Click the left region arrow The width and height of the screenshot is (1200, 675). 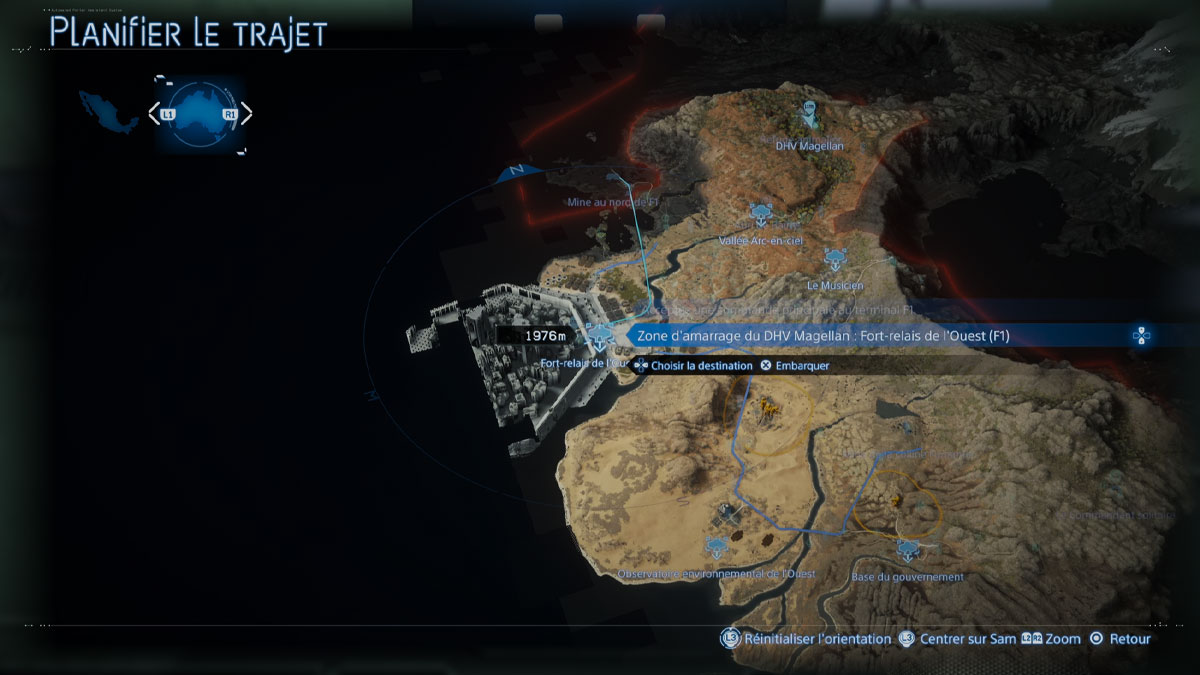pyautogui.click(x=154, y=114)
